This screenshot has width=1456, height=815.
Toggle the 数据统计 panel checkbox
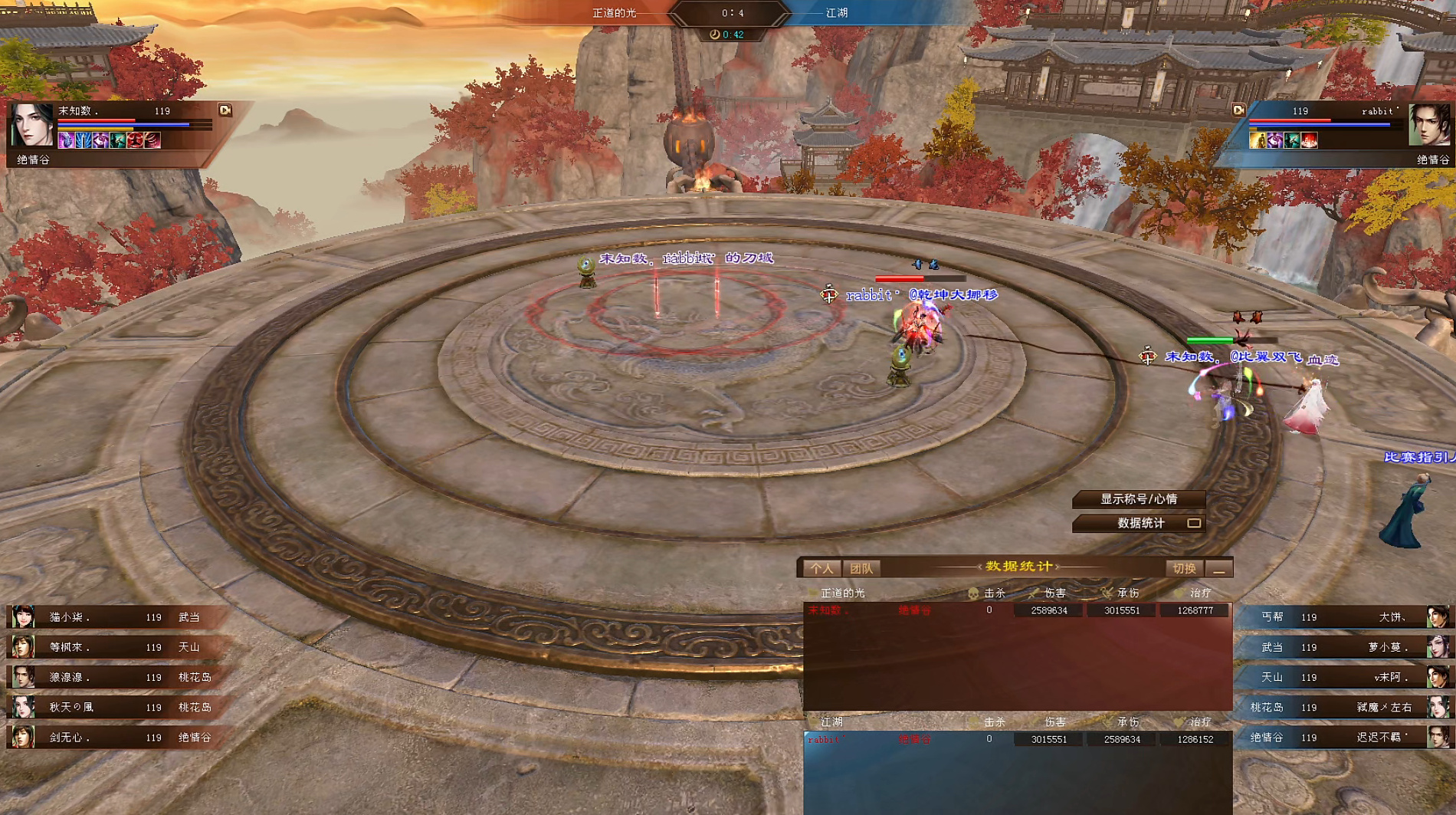(x=1192, y=524)
